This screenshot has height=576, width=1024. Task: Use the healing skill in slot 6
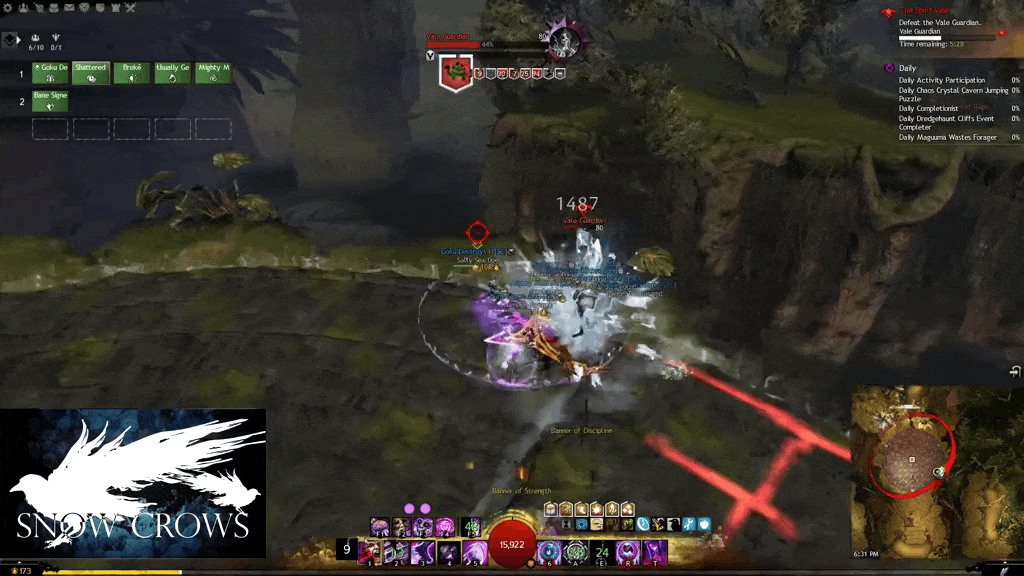point(549,552)
